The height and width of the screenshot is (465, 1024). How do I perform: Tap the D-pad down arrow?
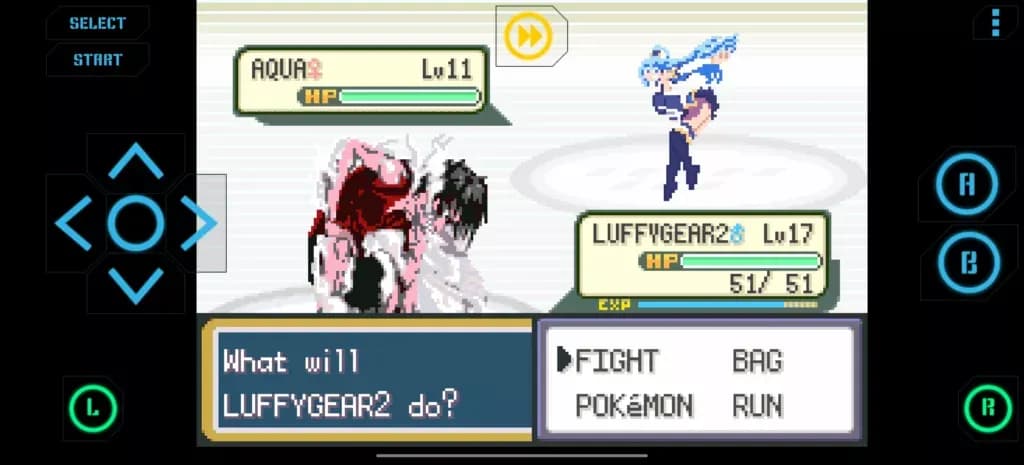click(x=136, y=285)
